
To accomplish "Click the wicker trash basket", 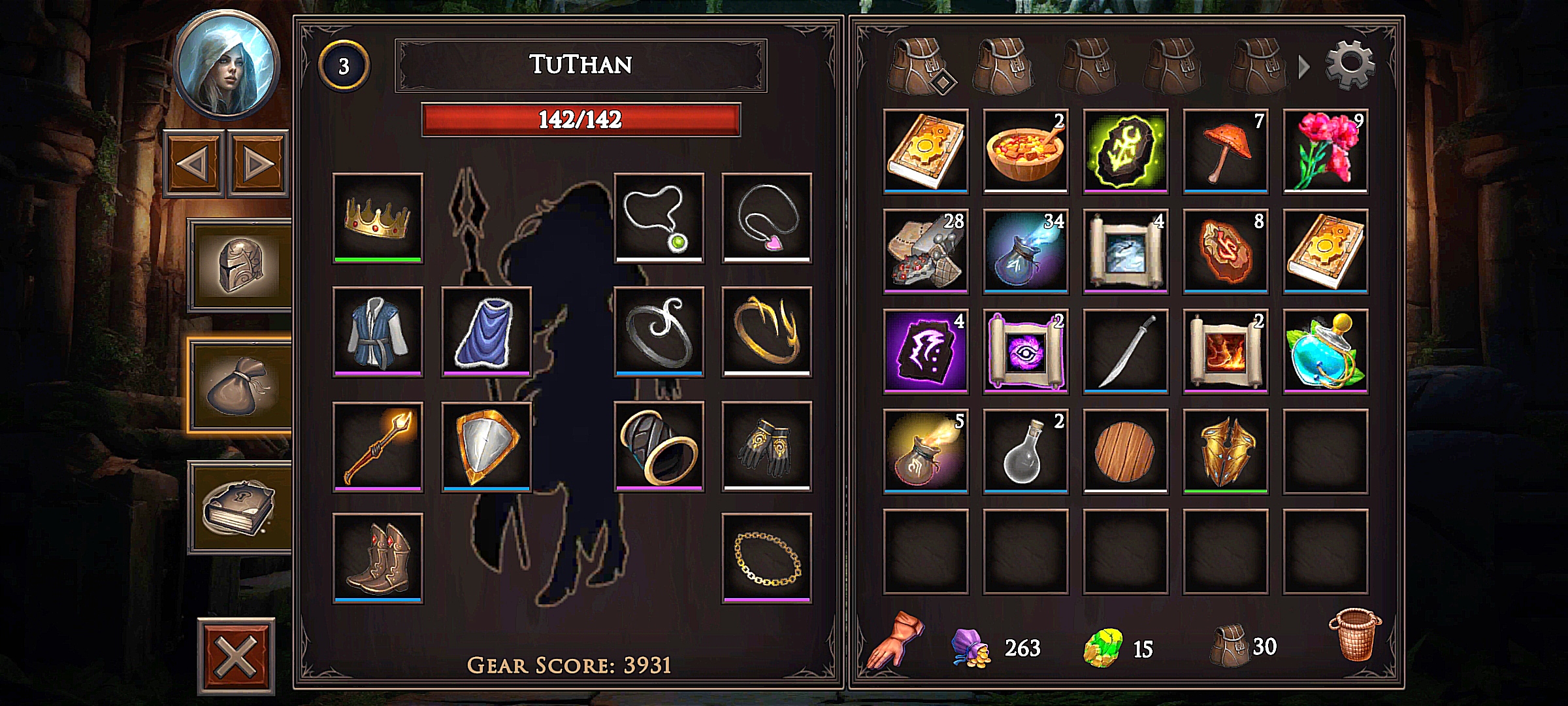I will (x=1355, y=635).
